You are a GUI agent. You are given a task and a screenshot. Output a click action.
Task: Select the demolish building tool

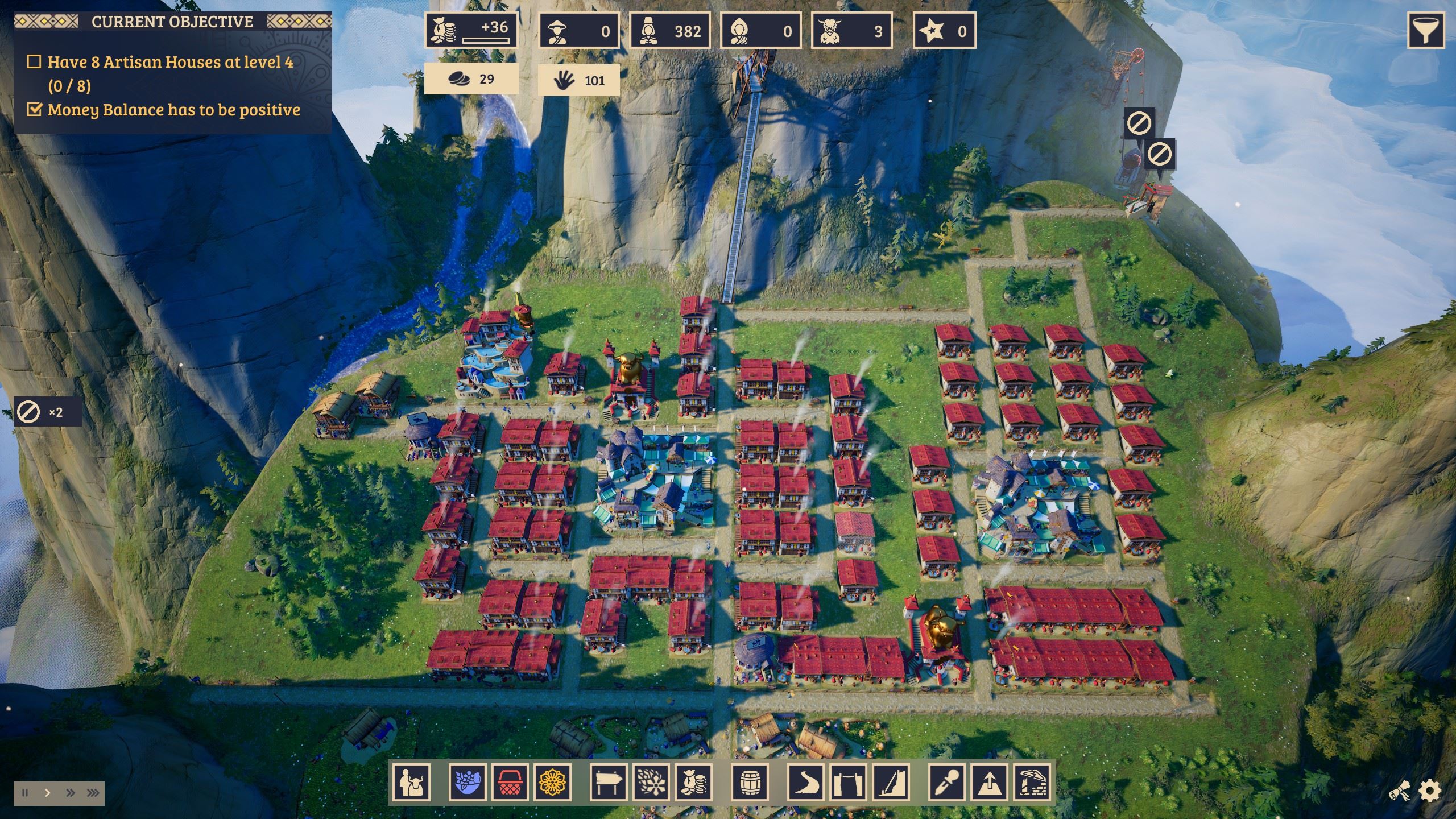coord(1032,782)
